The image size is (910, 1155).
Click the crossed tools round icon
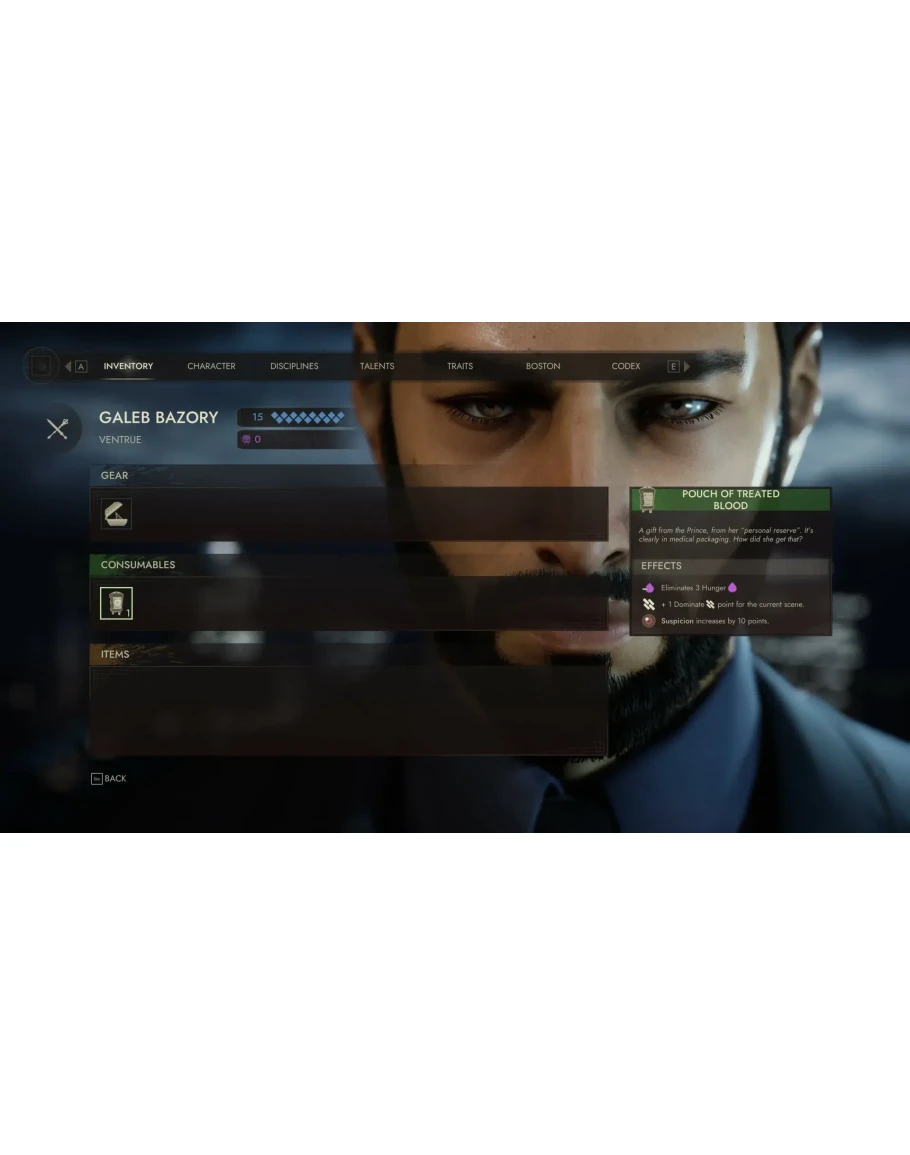click(57, 428)
